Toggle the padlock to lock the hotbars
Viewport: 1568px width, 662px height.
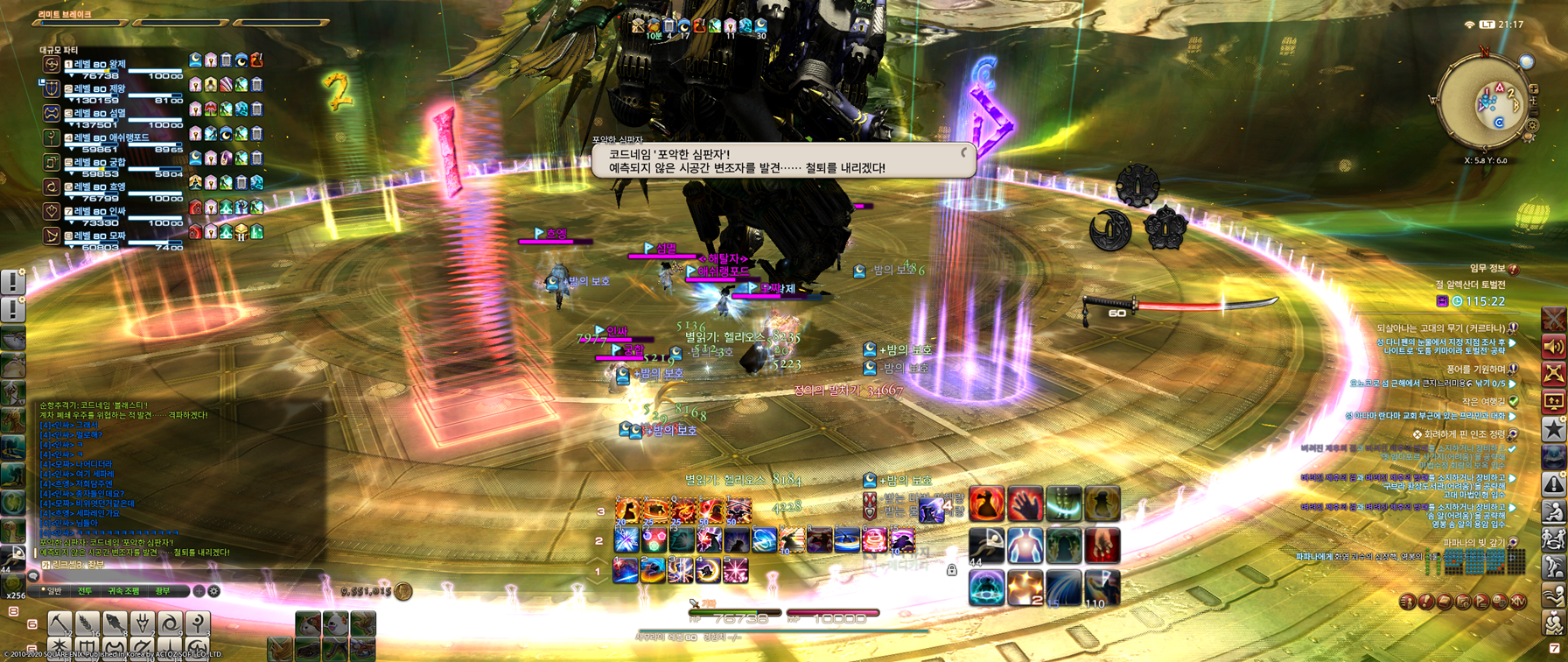[950, 570]
